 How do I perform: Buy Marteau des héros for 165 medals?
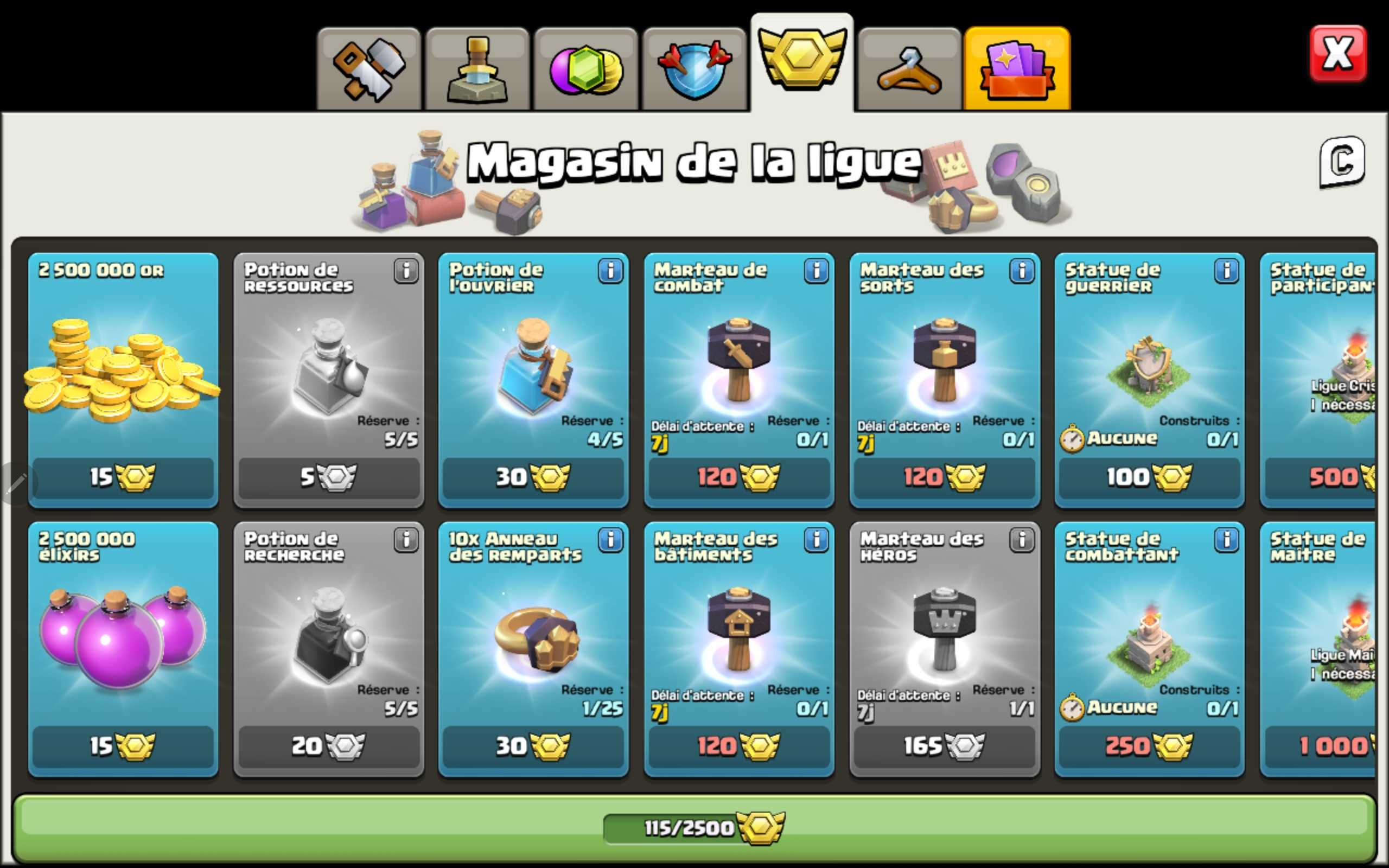[944, 746]
